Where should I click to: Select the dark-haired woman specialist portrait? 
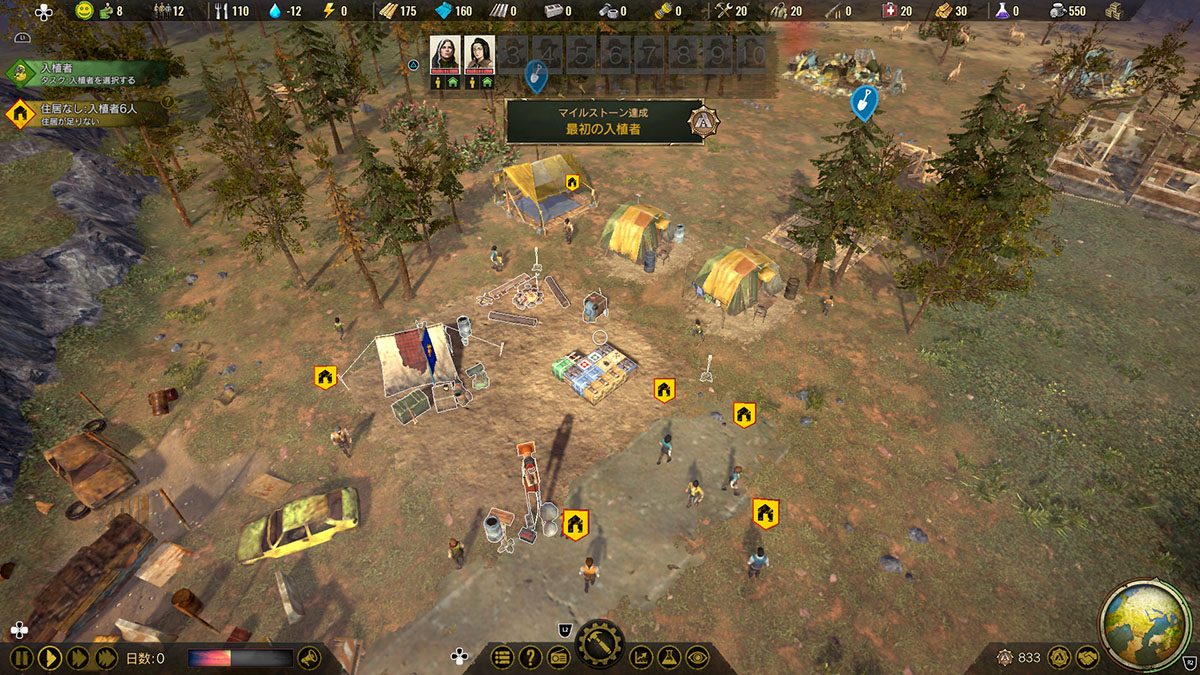[480, 55]
